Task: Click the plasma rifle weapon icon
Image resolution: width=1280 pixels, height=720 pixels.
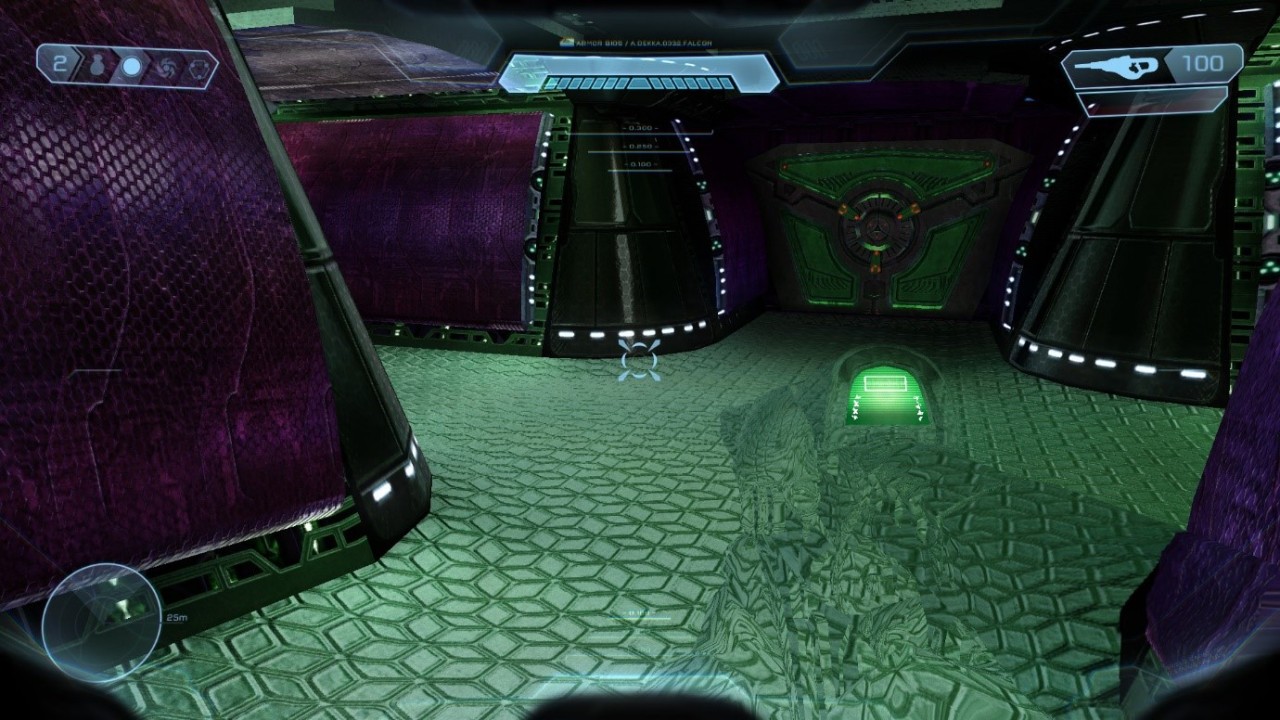Action: [1122, 66]
